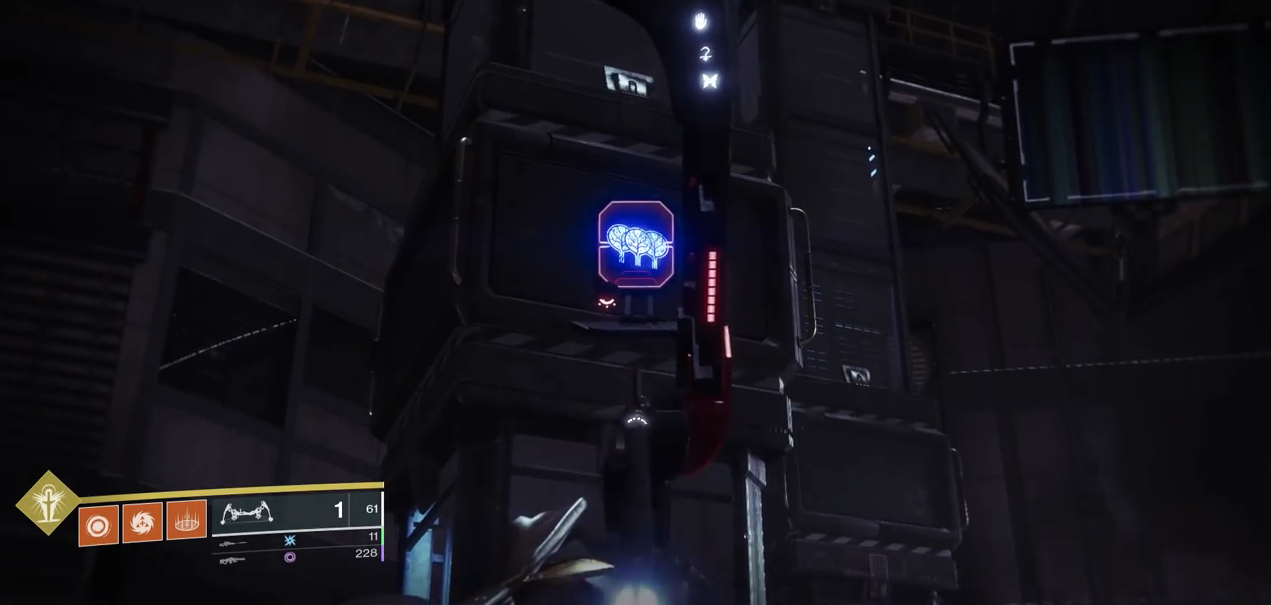The width and height of the screenshot is (1271, 605).
Task: Trigger the orange swirl melee ability
Action: 142,522
